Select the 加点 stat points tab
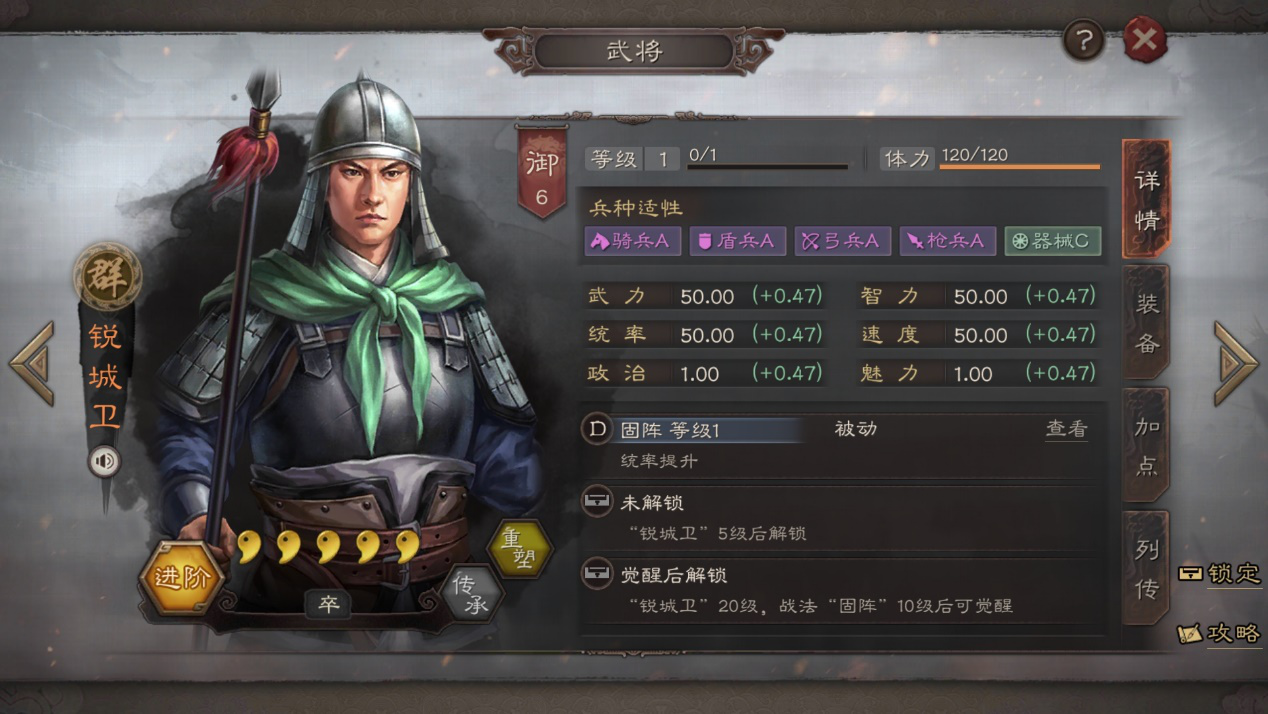This screenshot has height=714, width=1268. (1146, 445)
